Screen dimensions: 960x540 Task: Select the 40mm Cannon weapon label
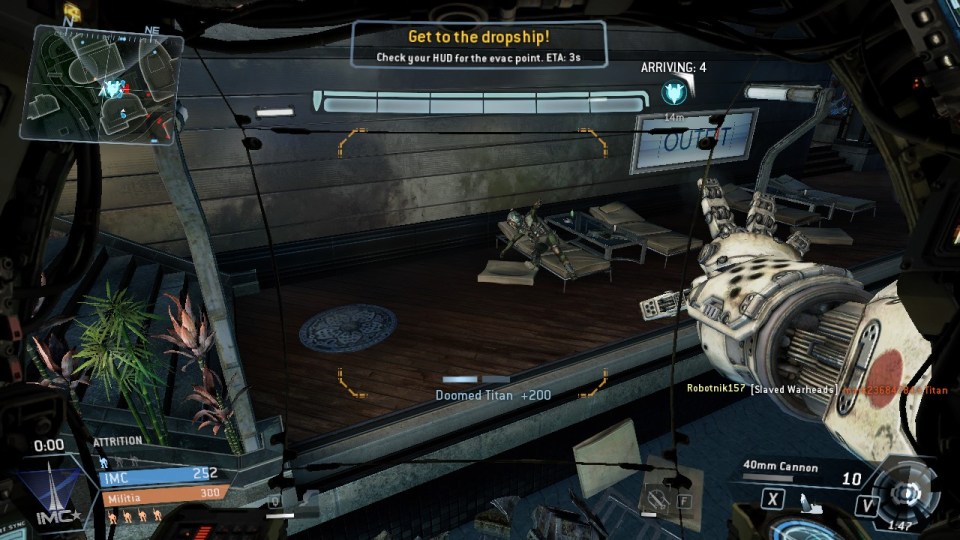point(780,467)
